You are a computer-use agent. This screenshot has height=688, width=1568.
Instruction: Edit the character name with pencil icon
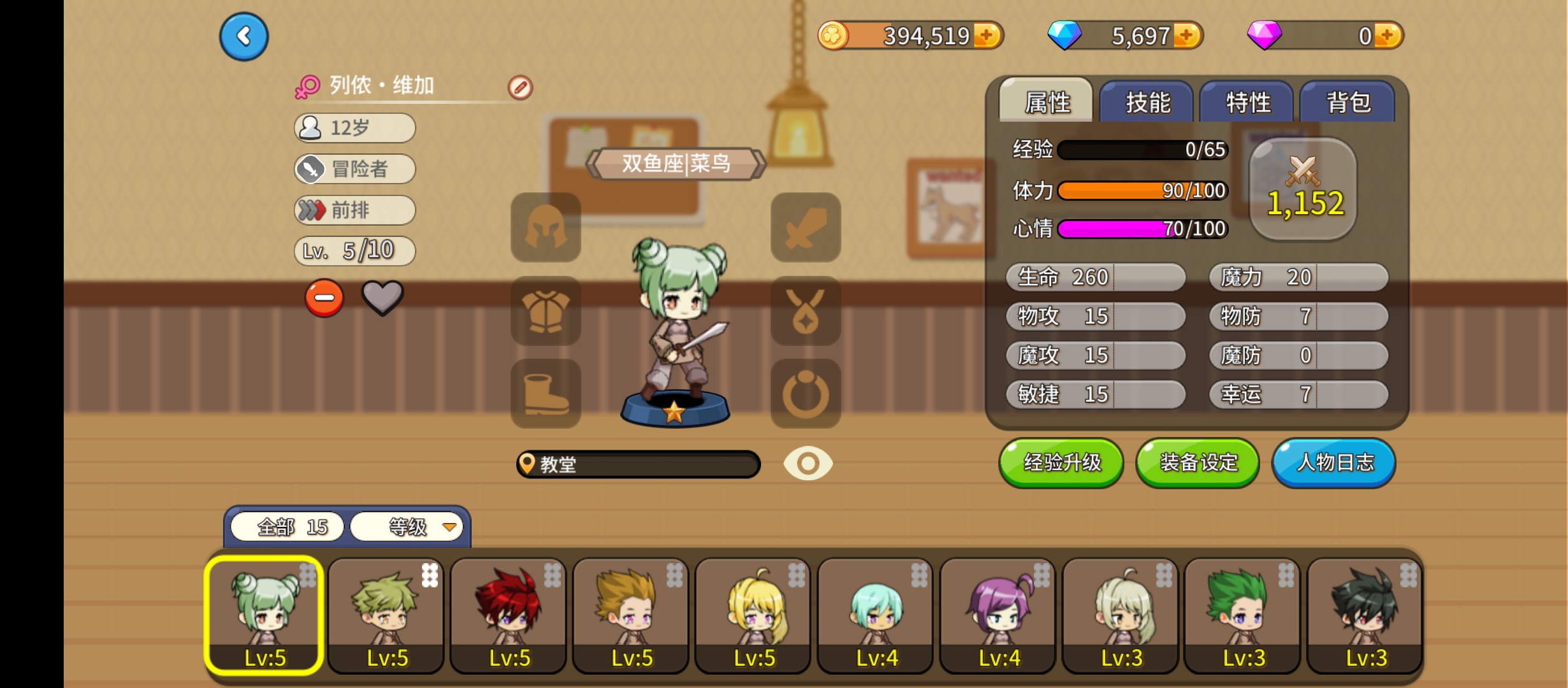pos(520,87)
